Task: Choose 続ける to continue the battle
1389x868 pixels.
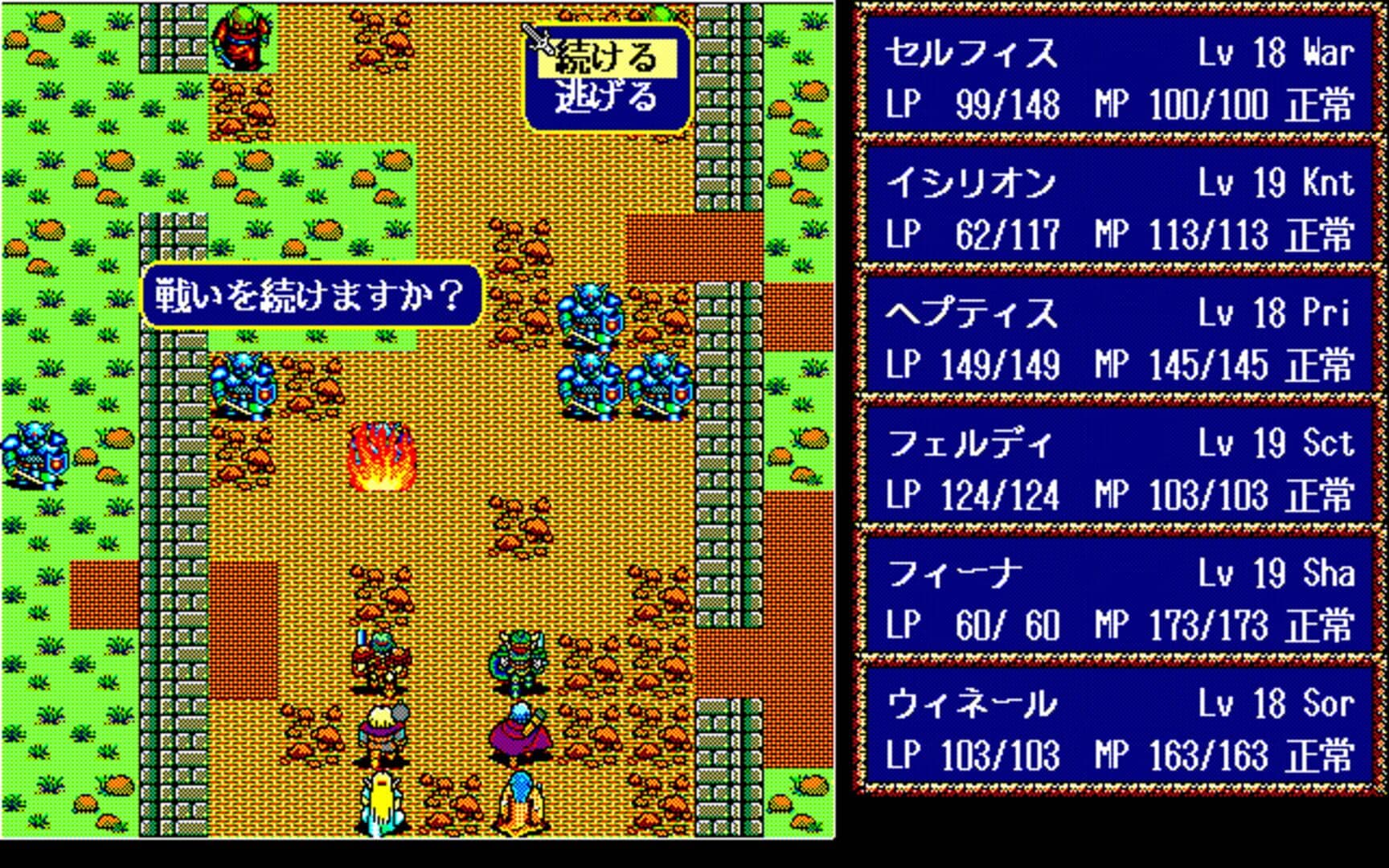Action: tap(607, 58)
